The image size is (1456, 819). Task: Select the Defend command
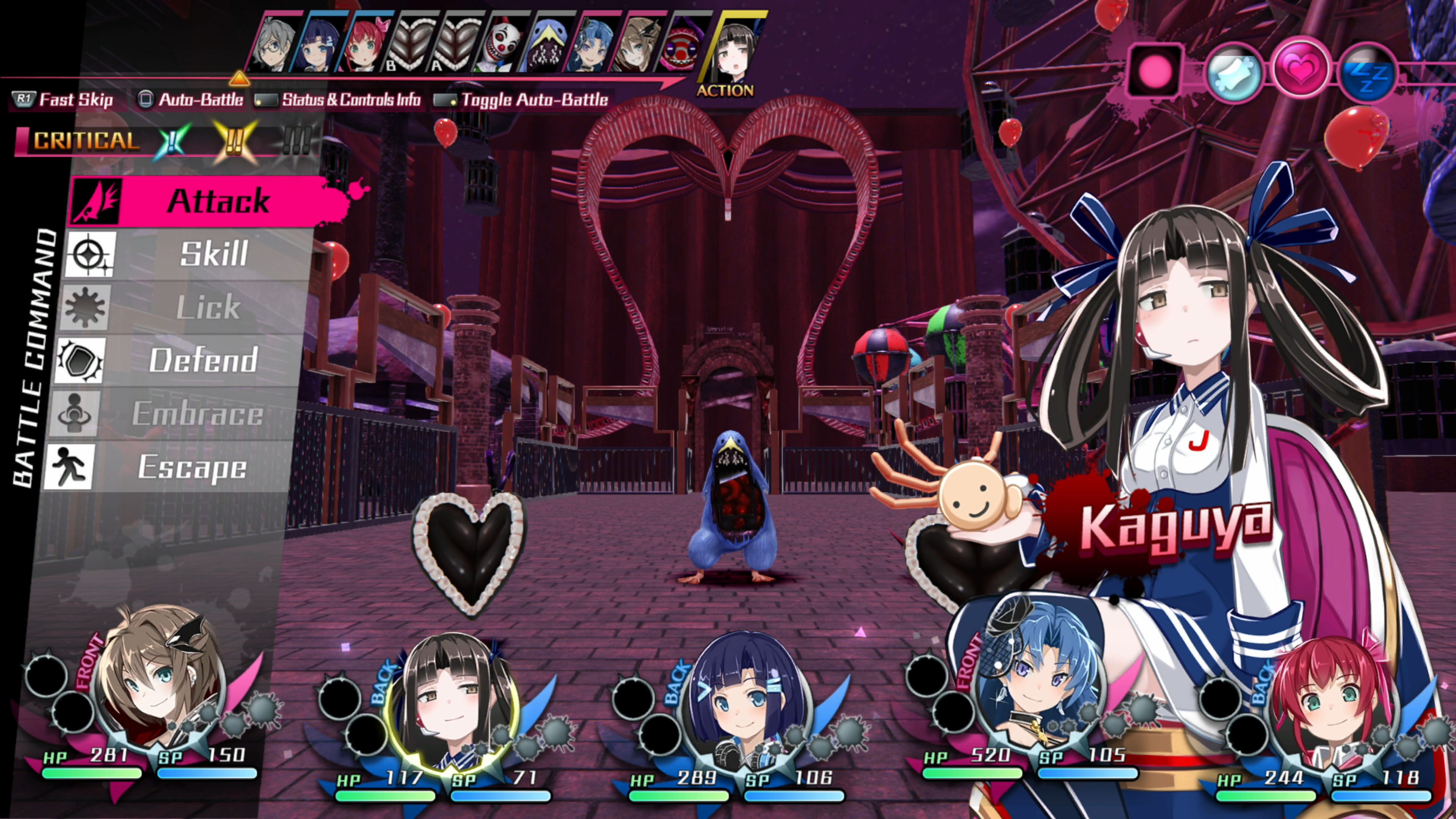pyautogui.click(x=202, y=360)
